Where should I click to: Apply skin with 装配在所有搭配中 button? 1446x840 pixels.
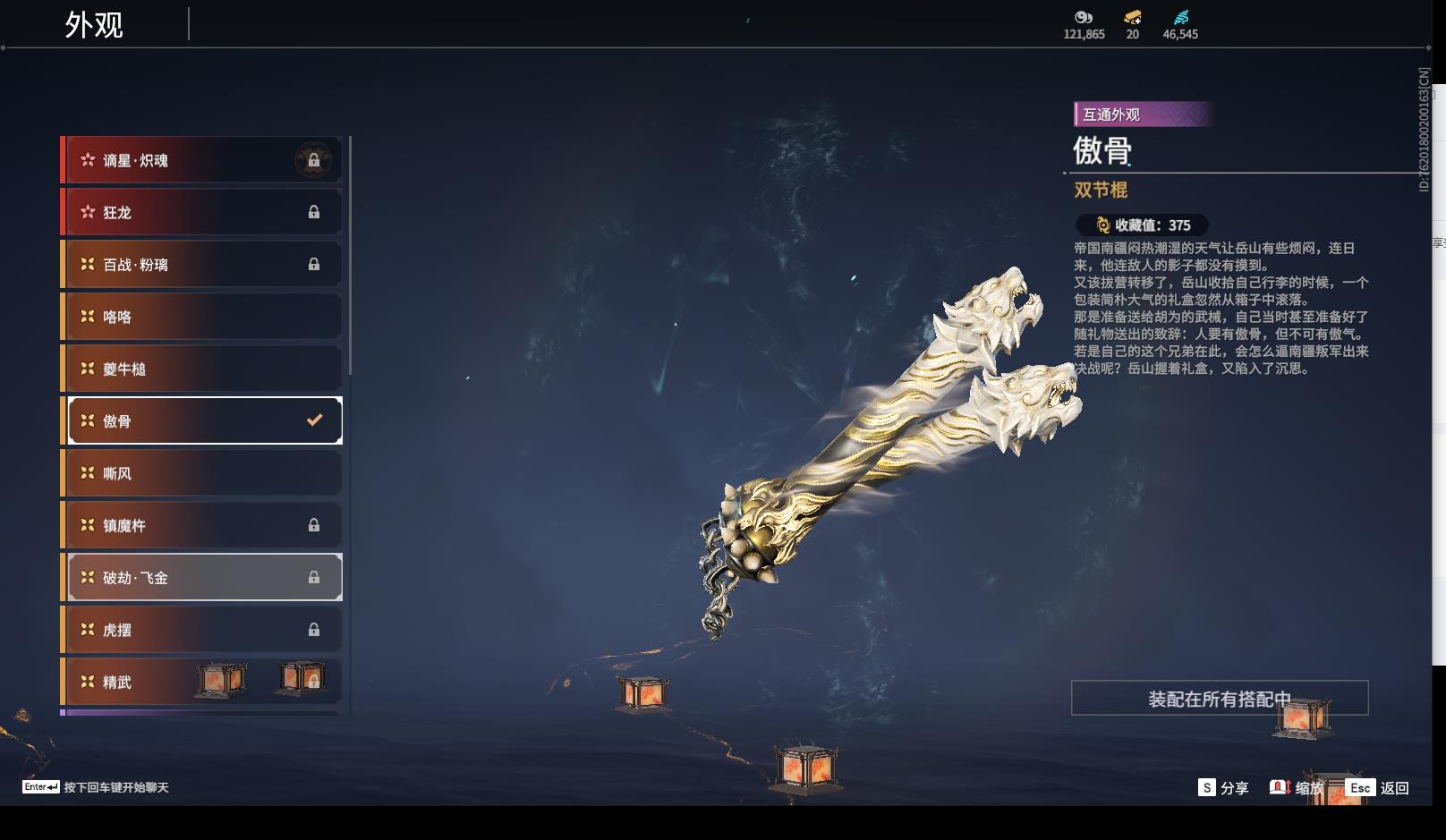pos(1219,699)
